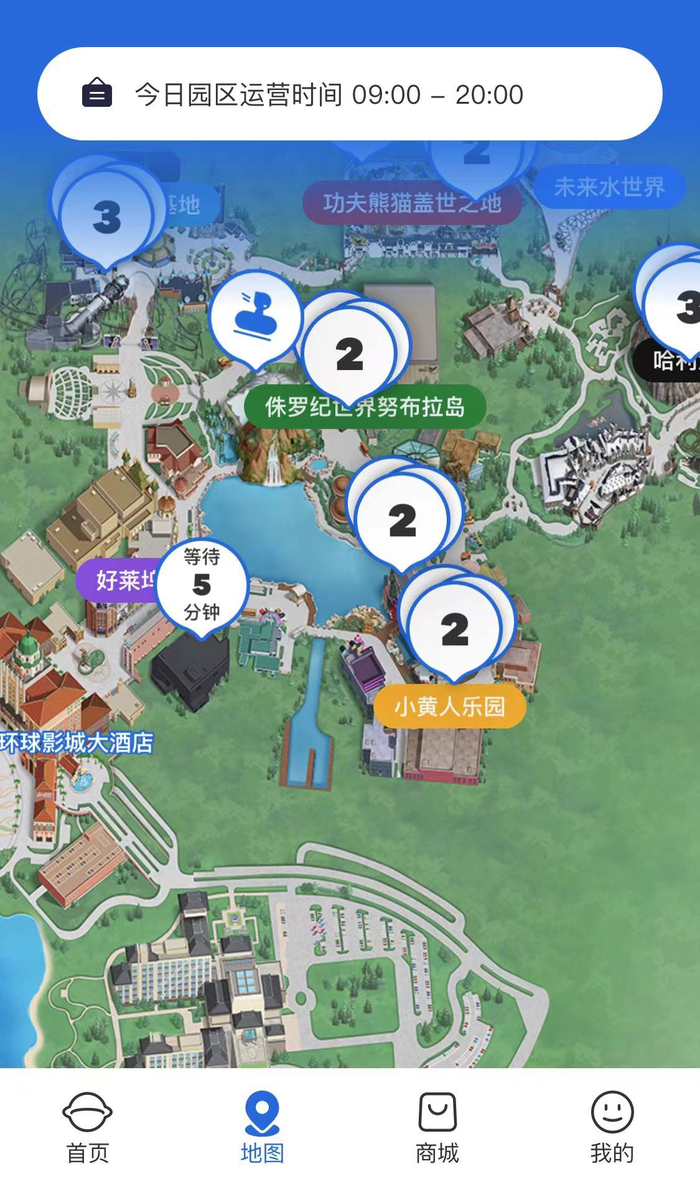Select the 好莱坞 area label
700x1180 pixels.
(119, 580)
